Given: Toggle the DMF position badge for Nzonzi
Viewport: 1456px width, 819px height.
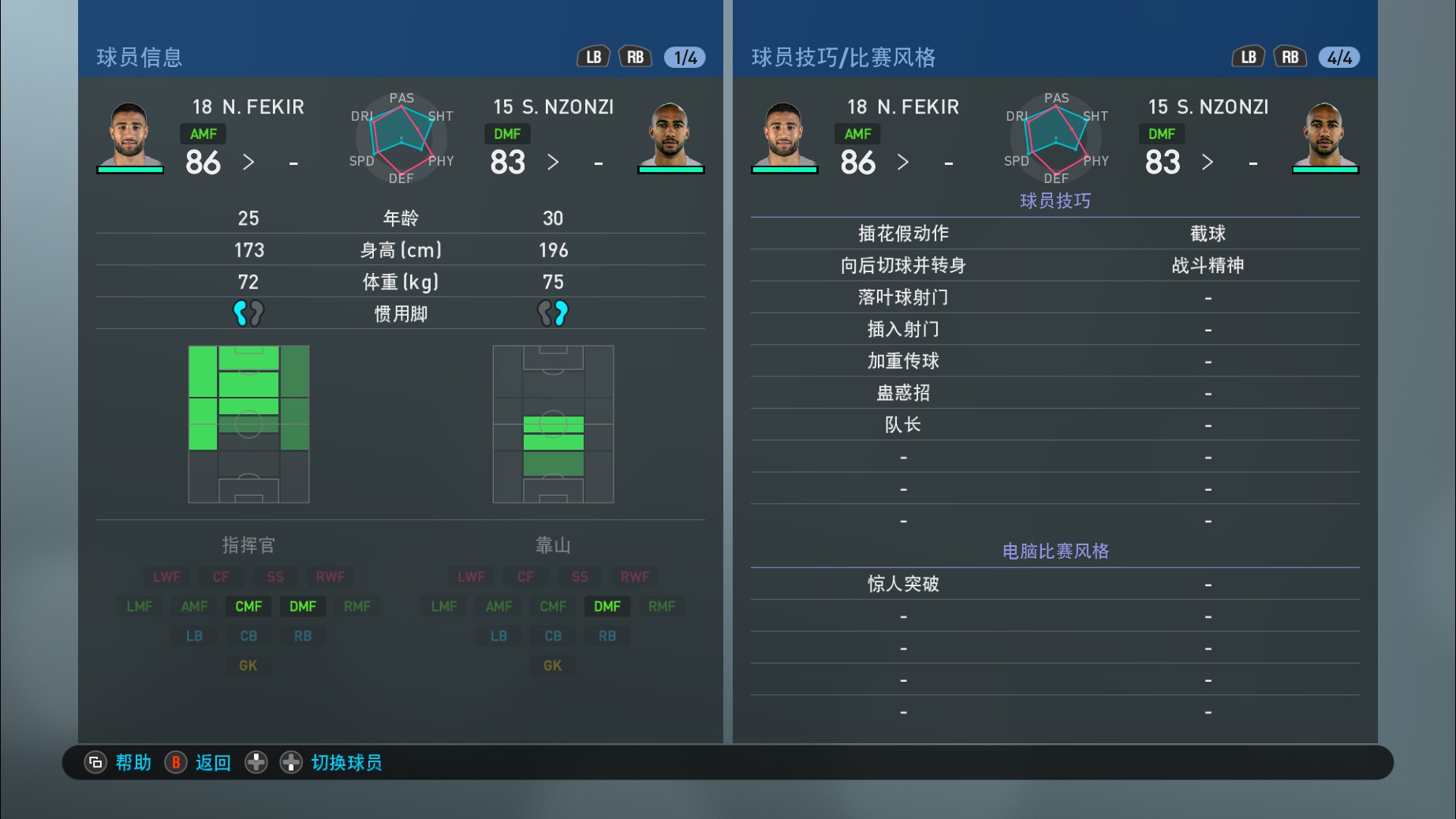Looking at the screenshot, I should coord(607,606).
